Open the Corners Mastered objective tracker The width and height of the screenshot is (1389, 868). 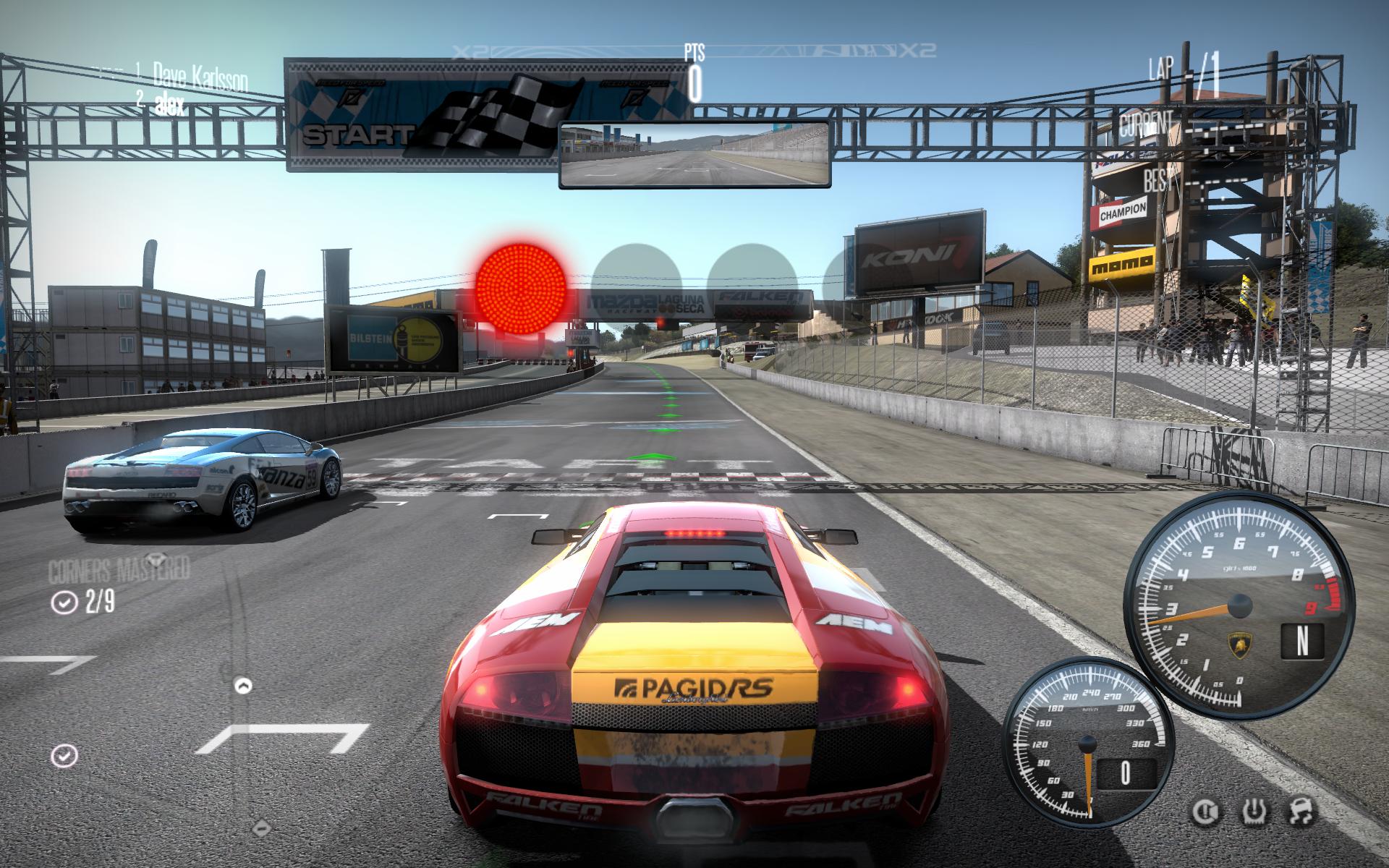[x=119, y=570]
